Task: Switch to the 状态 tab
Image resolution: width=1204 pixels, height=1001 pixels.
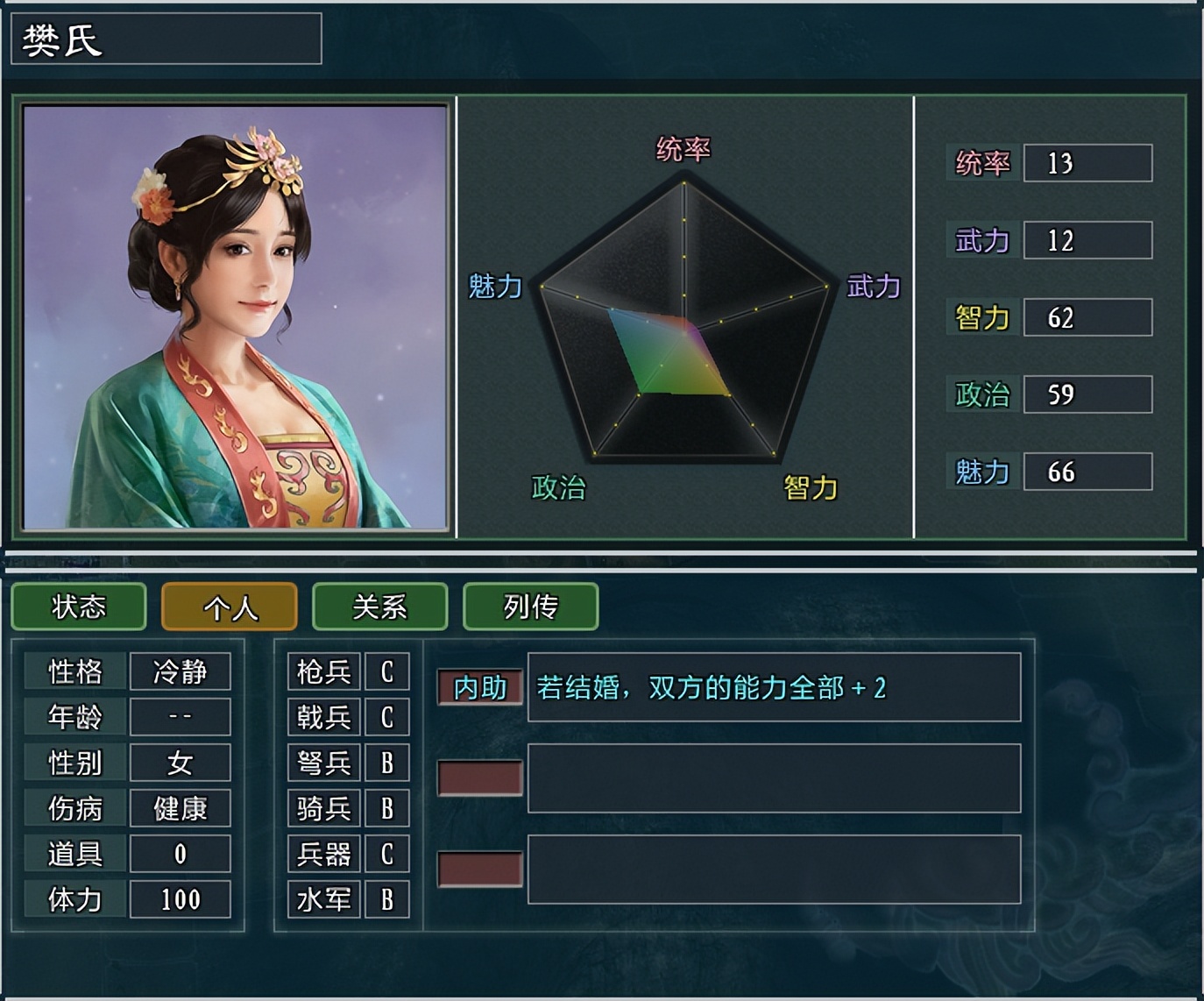Action: pyautogui.click(x=78, y=607)
